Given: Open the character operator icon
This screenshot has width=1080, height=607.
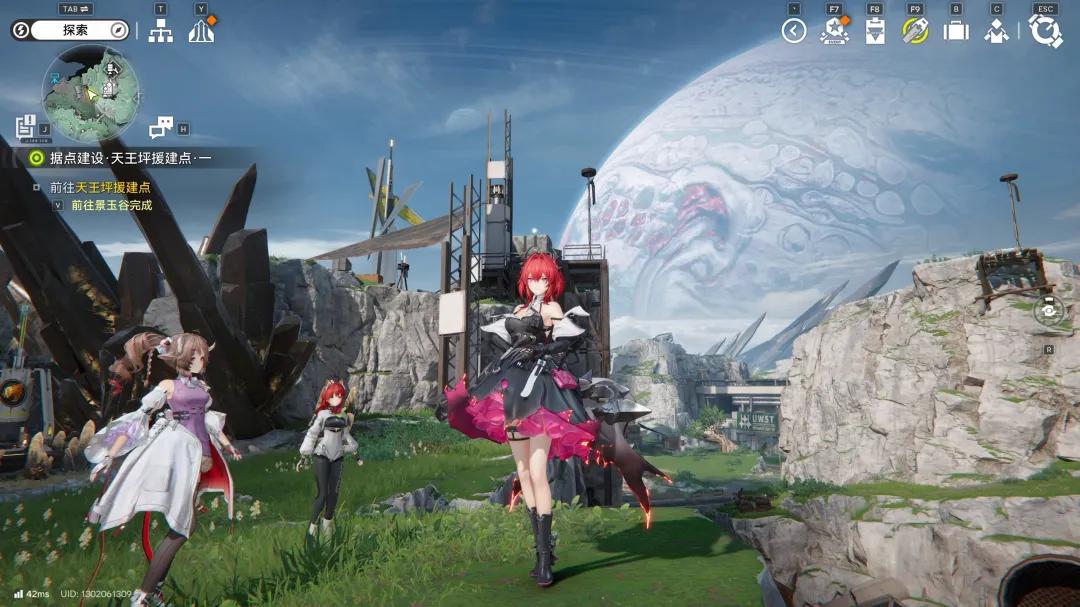Looking at the screenshot, I should [996, 31].
